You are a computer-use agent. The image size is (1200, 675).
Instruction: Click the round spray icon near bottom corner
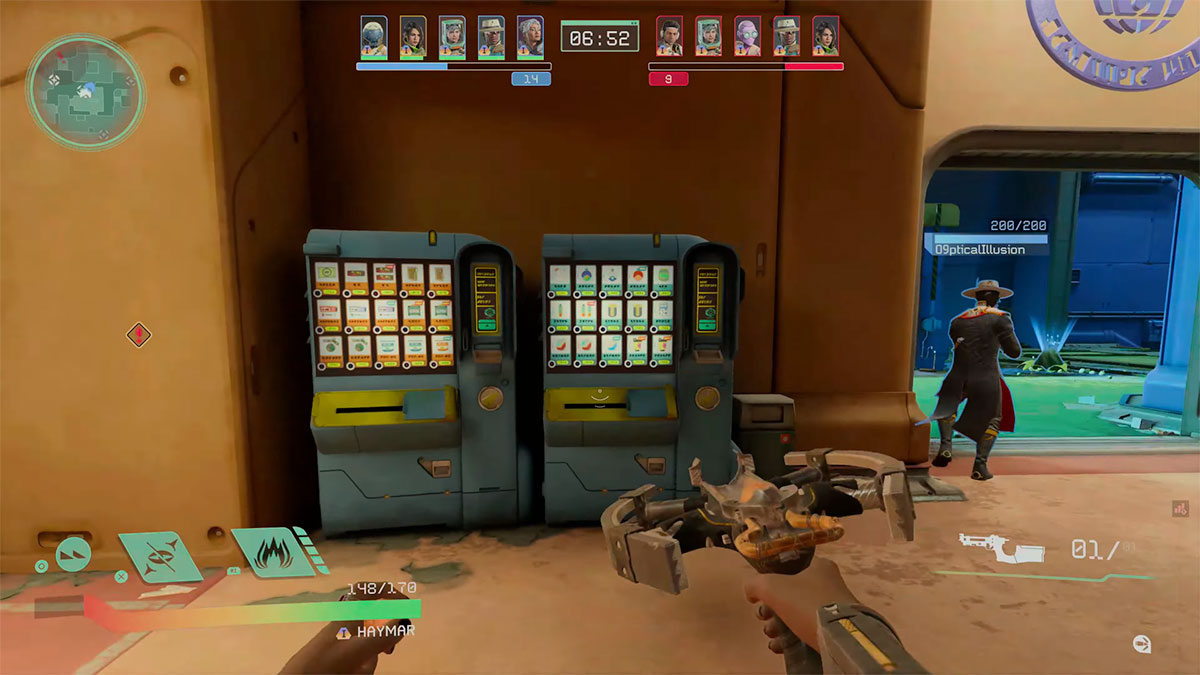1141,643
